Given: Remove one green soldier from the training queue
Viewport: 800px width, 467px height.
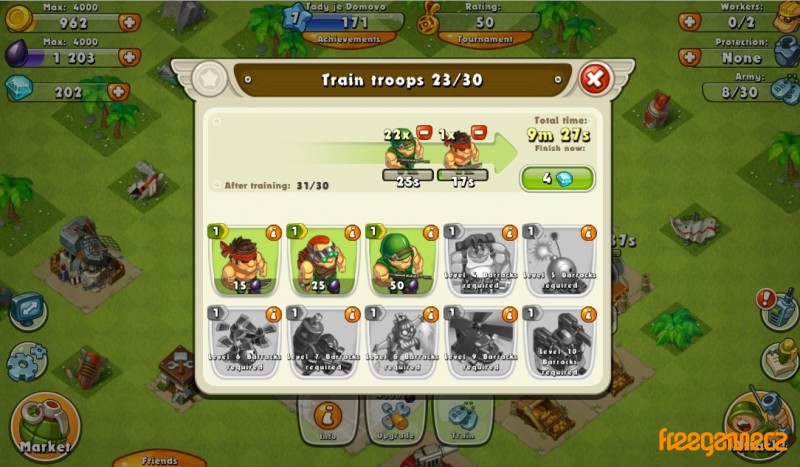Looking at the screenshot, I should (x=424, y=132).
